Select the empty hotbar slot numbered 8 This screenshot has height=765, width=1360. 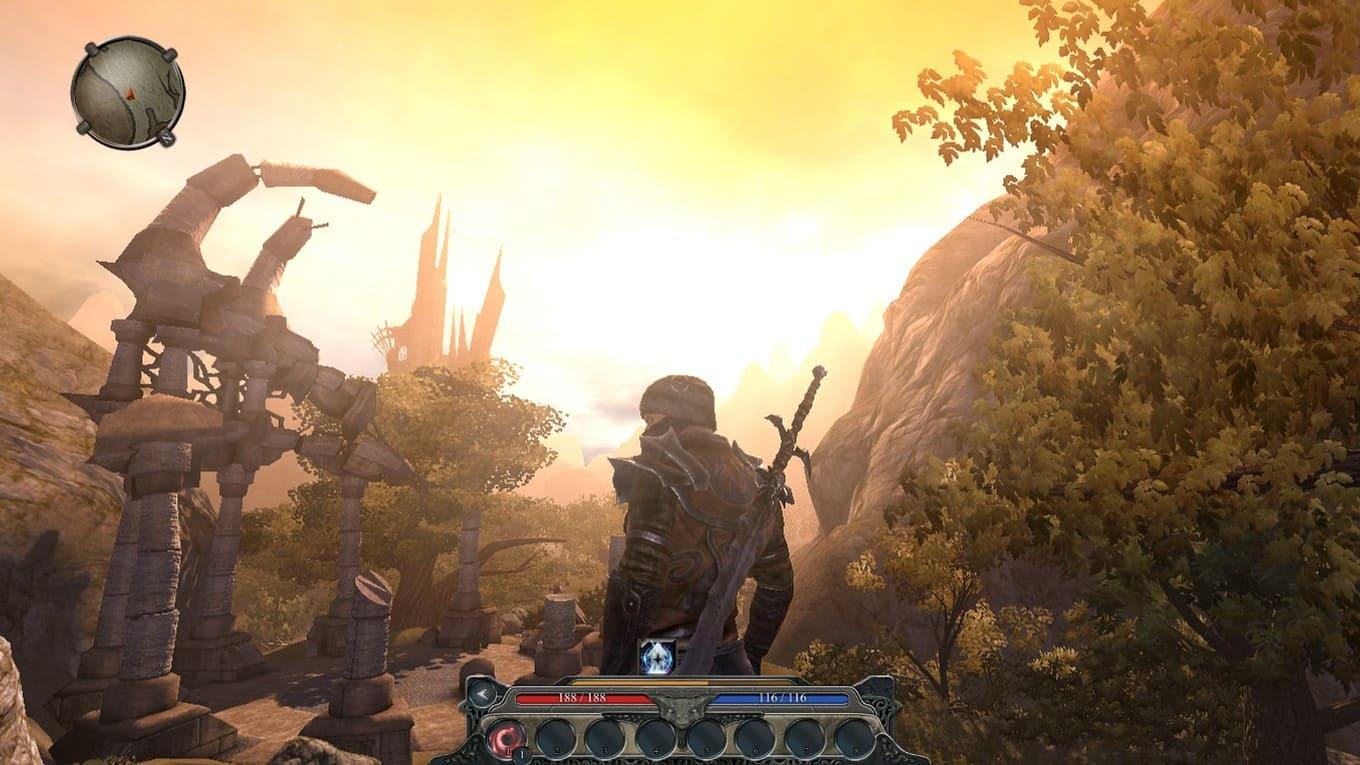[855, 738]
